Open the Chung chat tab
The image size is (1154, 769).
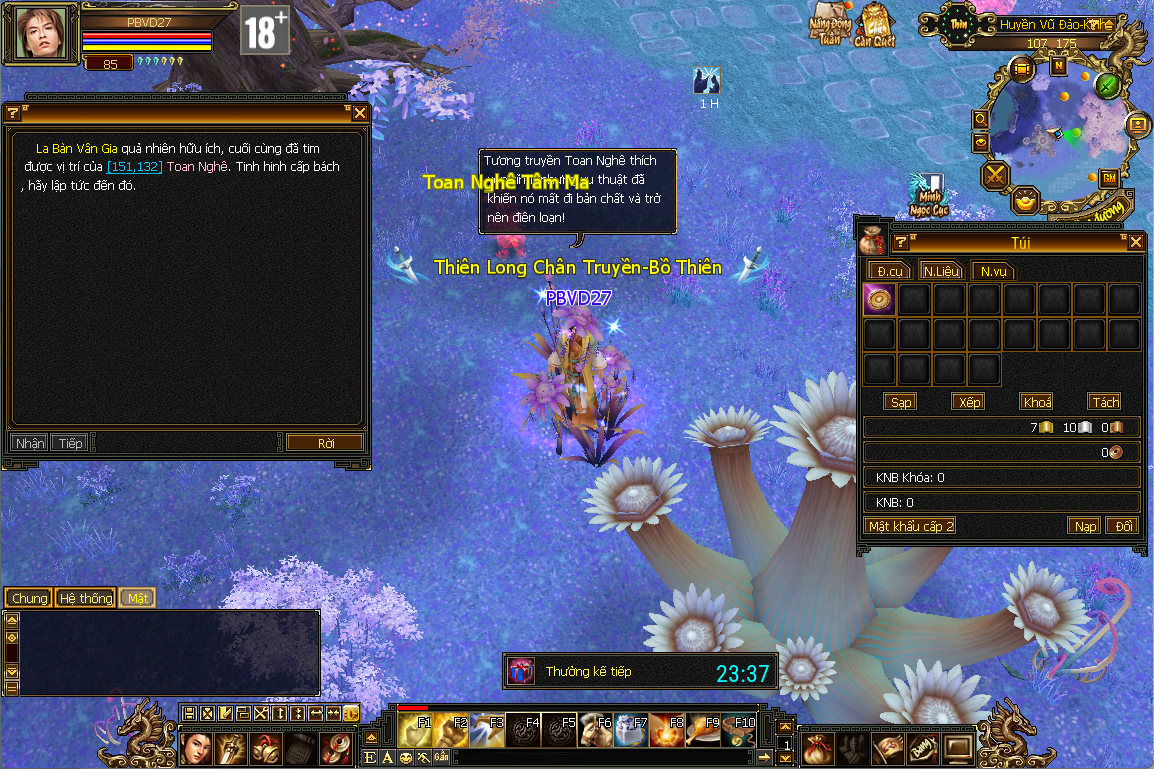(30, 598)
